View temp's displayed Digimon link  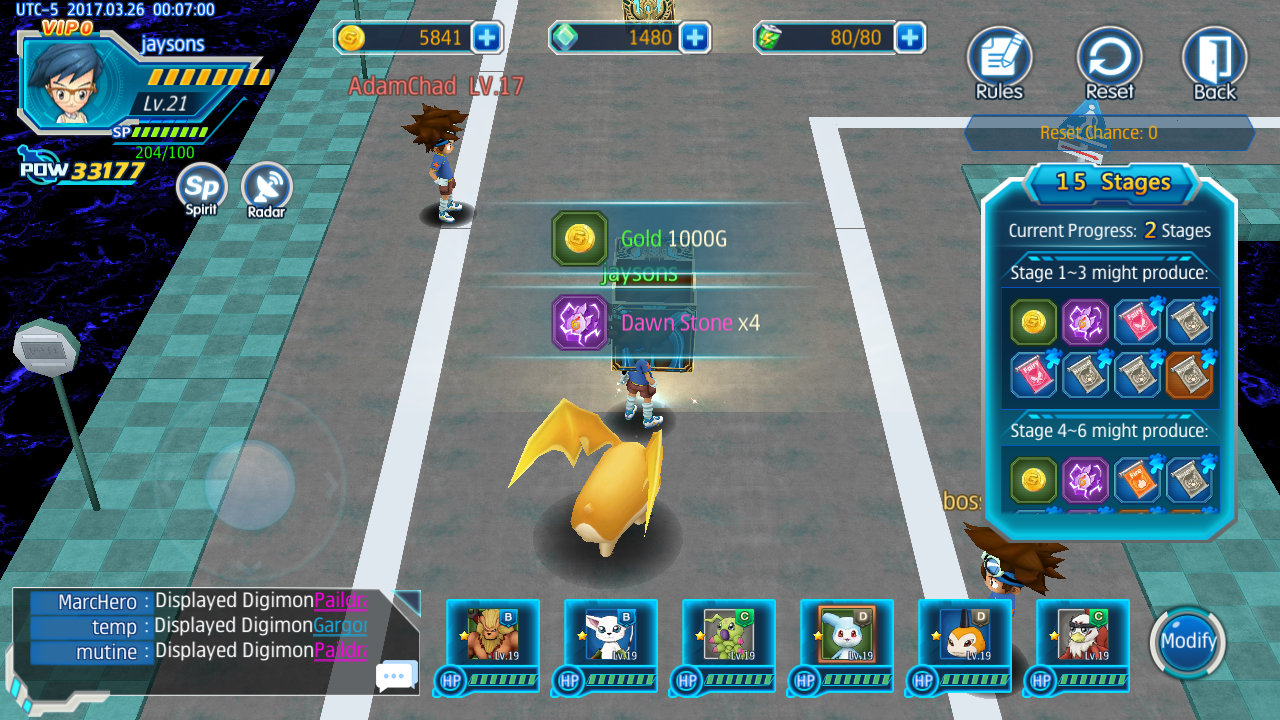coord(340,626)
